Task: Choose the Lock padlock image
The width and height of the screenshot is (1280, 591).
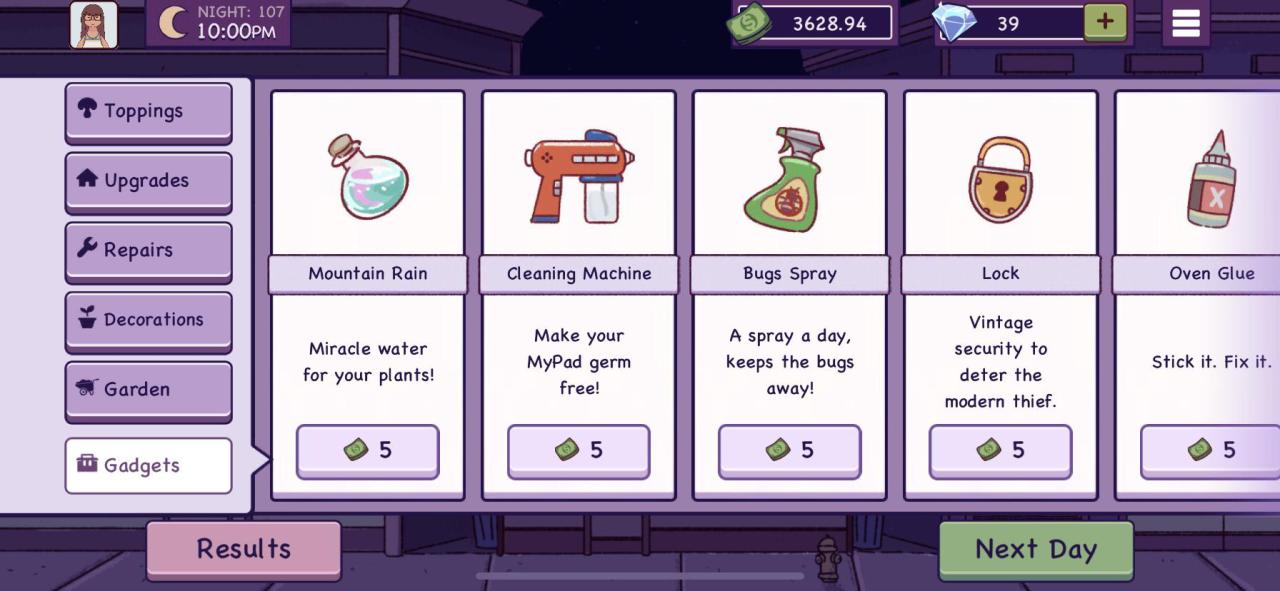Action: click(x=1000, y=180)
